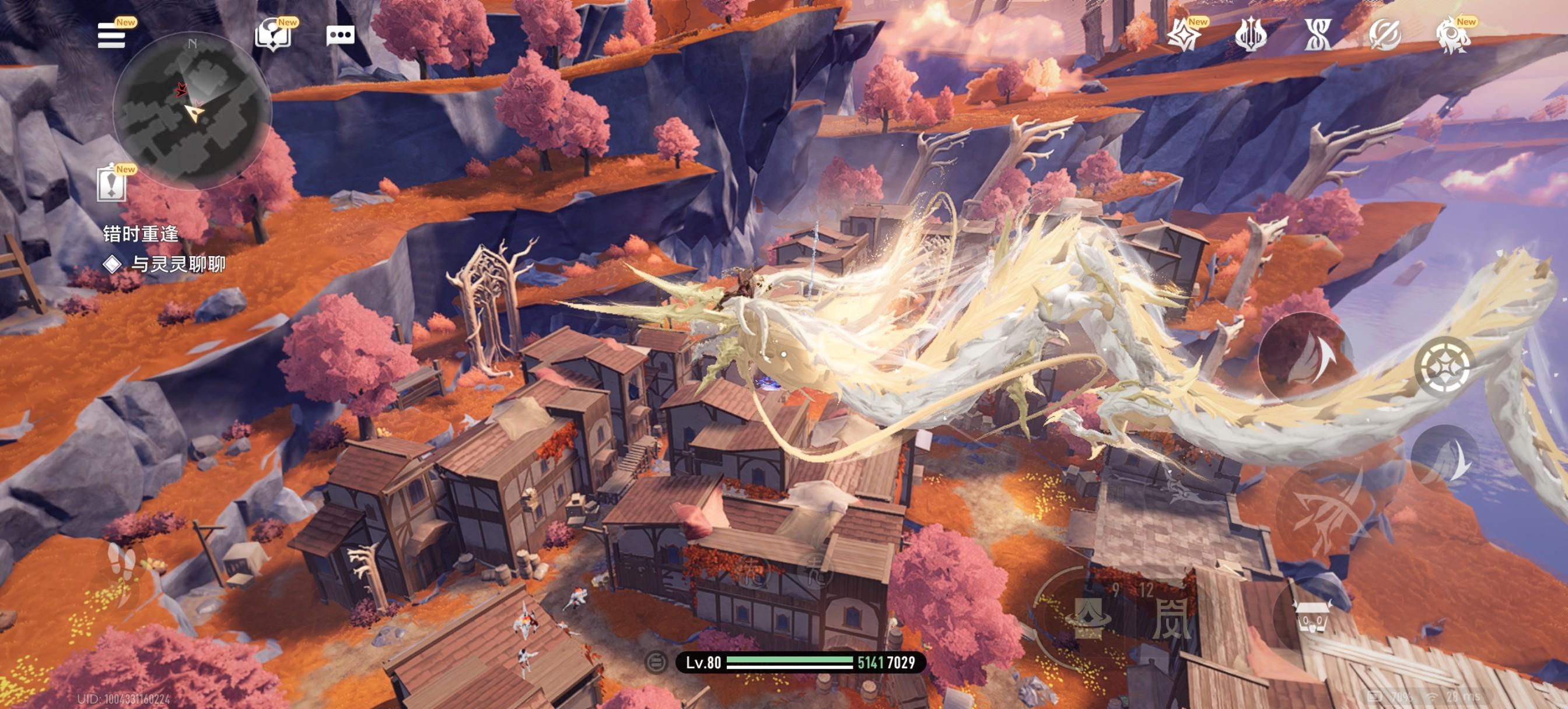Tap the small round icon beside Lv.80
The height and width of the screenshot is (709, 1568).
tap(656, 662)
